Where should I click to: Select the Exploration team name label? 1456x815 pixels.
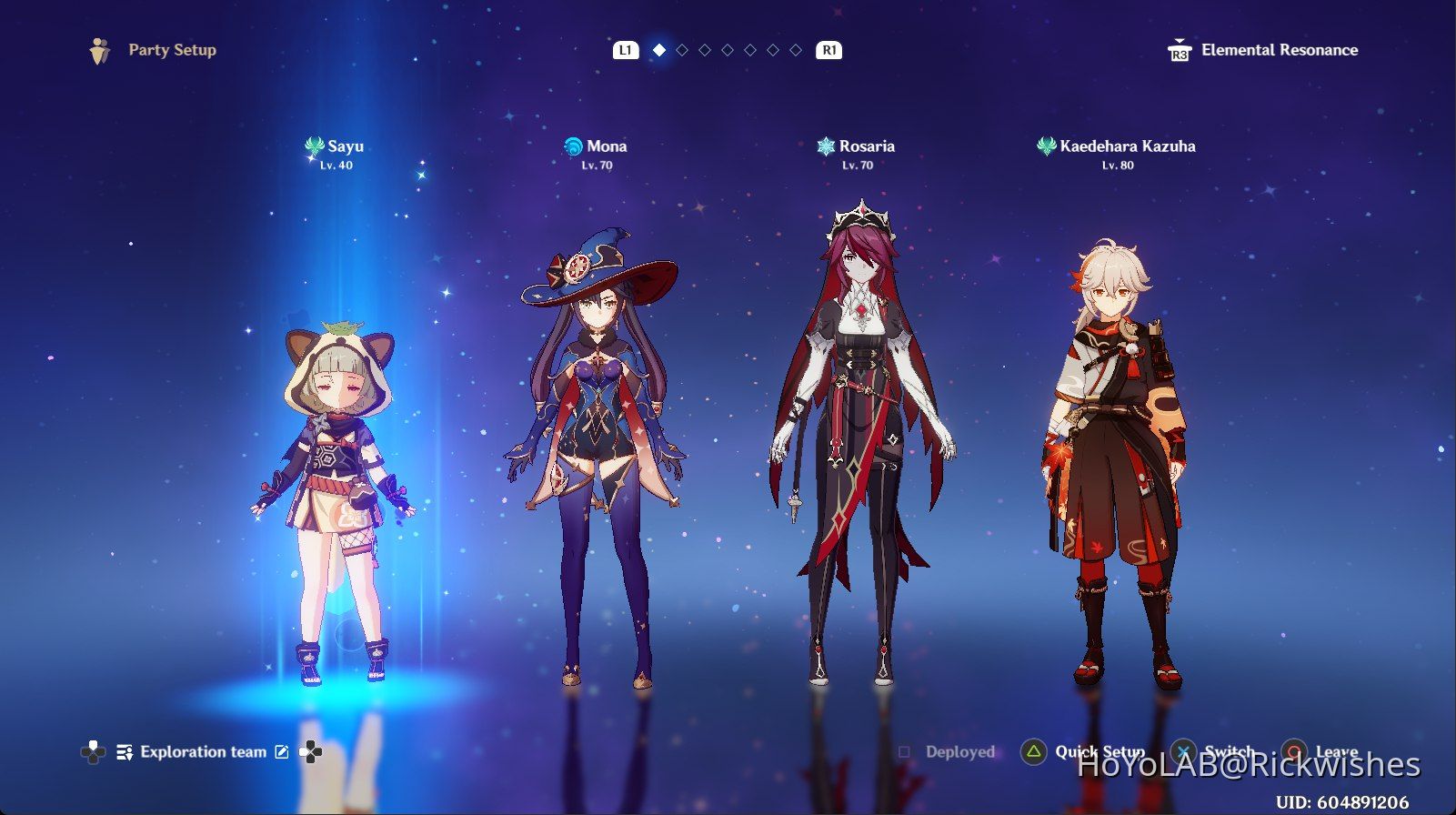[204, 752]
